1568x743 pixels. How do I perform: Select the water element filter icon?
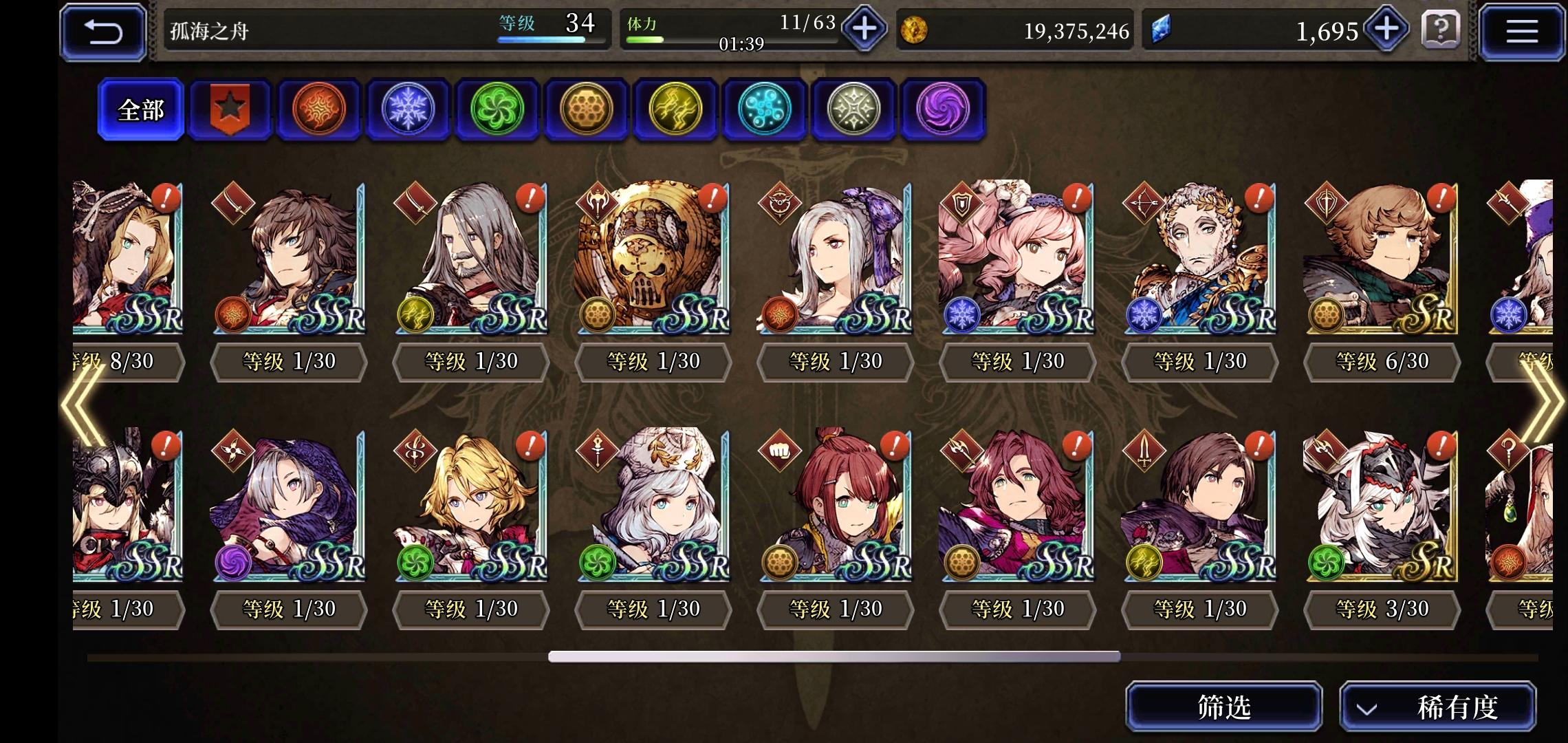(x=764, y=110)
